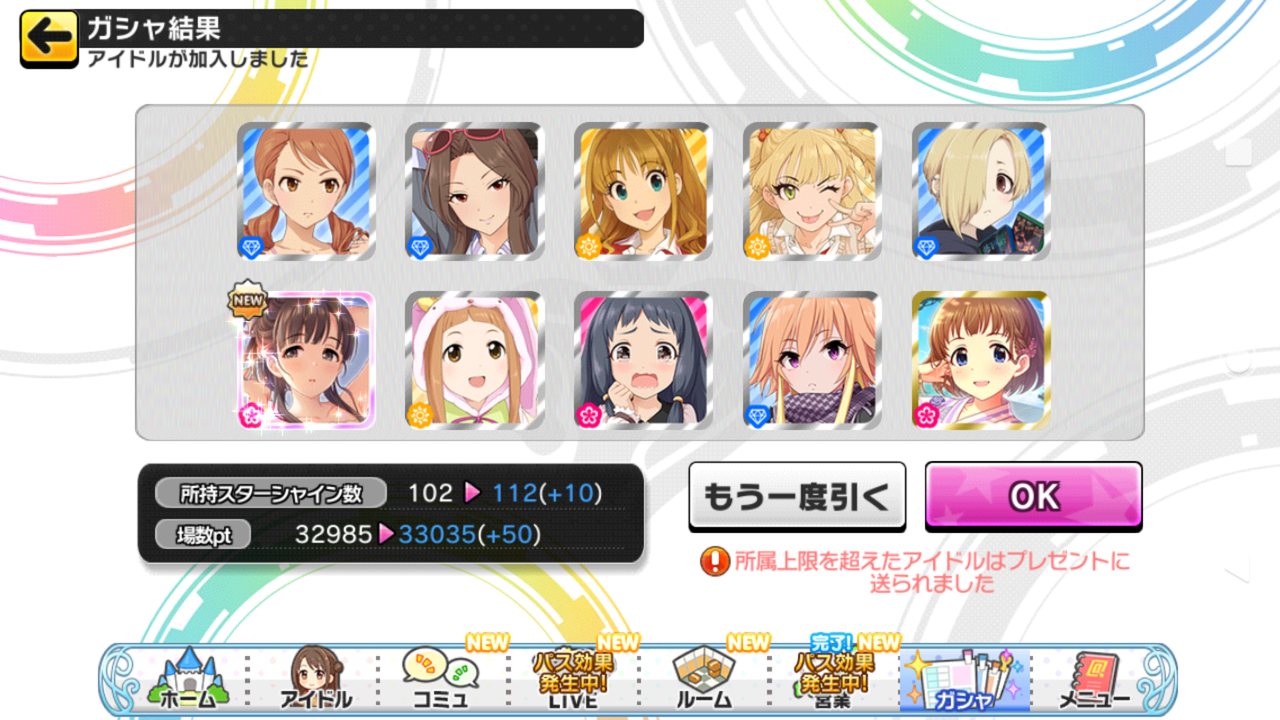Select the gold-framed card in bottom row
The image size is (1280, 720).
point(981,360)
